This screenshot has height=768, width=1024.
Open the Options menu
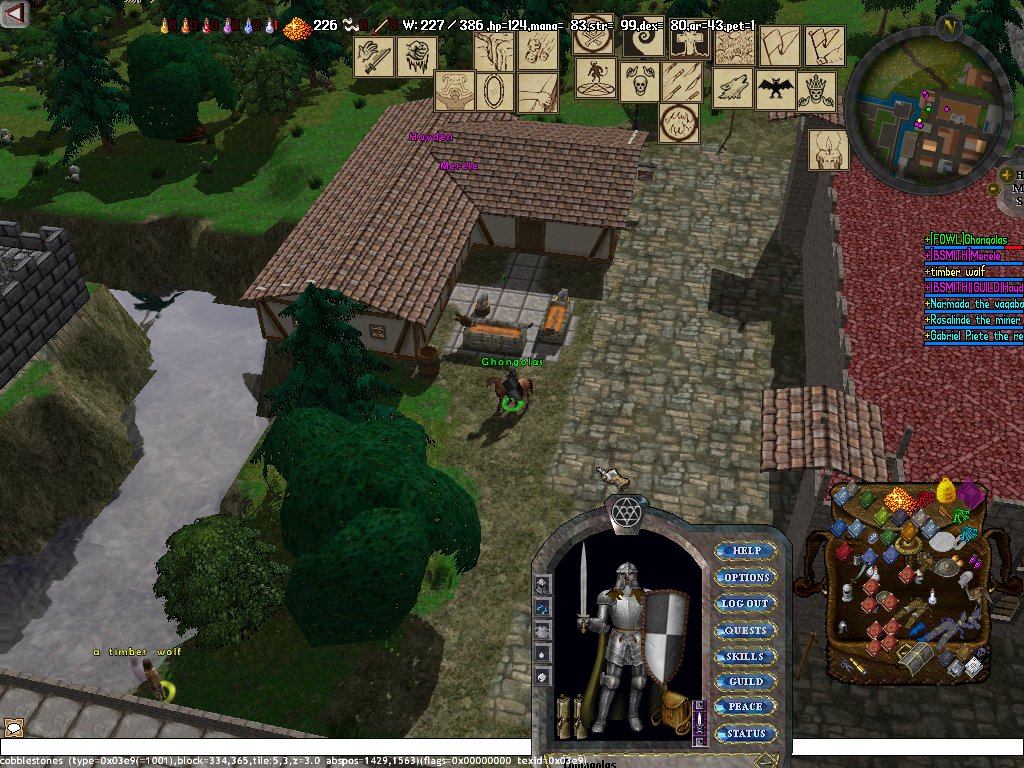(x=746, y=578)
